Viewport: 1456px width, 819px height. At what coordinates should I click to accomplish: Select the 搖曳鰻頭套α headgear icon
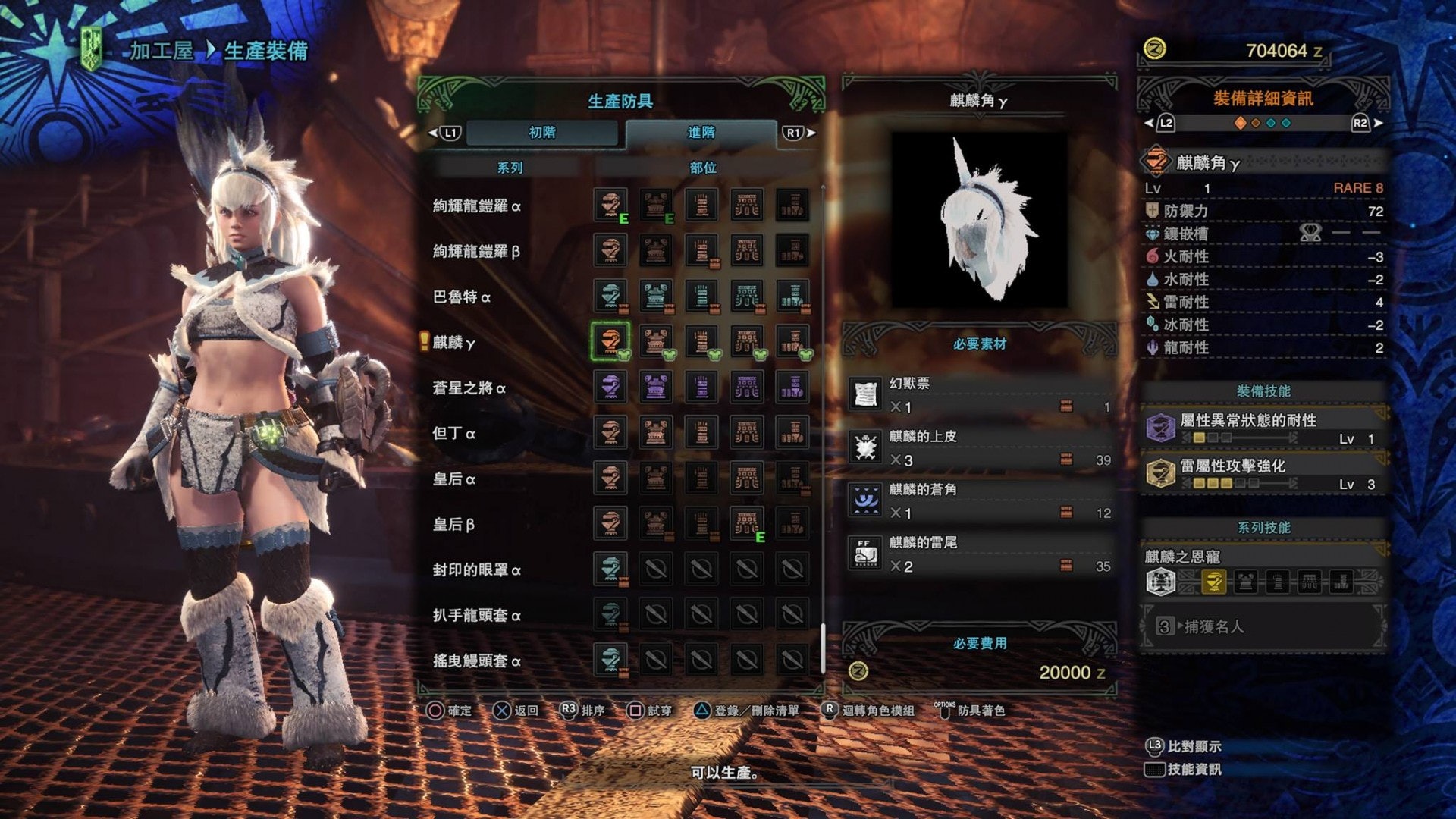(610, 660)
